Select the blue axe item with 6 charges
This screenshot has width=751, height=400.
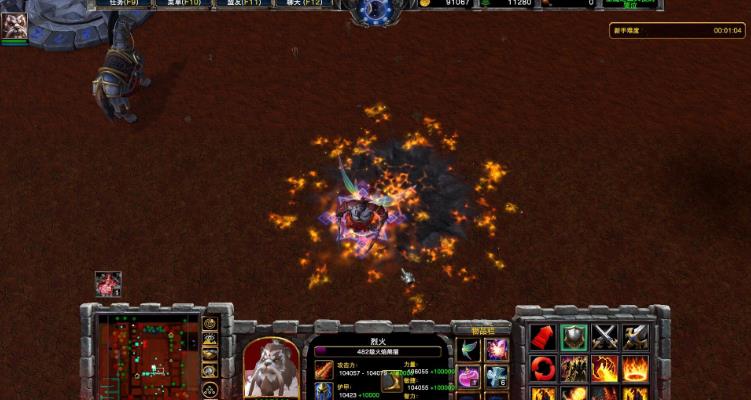coord(497,377)
